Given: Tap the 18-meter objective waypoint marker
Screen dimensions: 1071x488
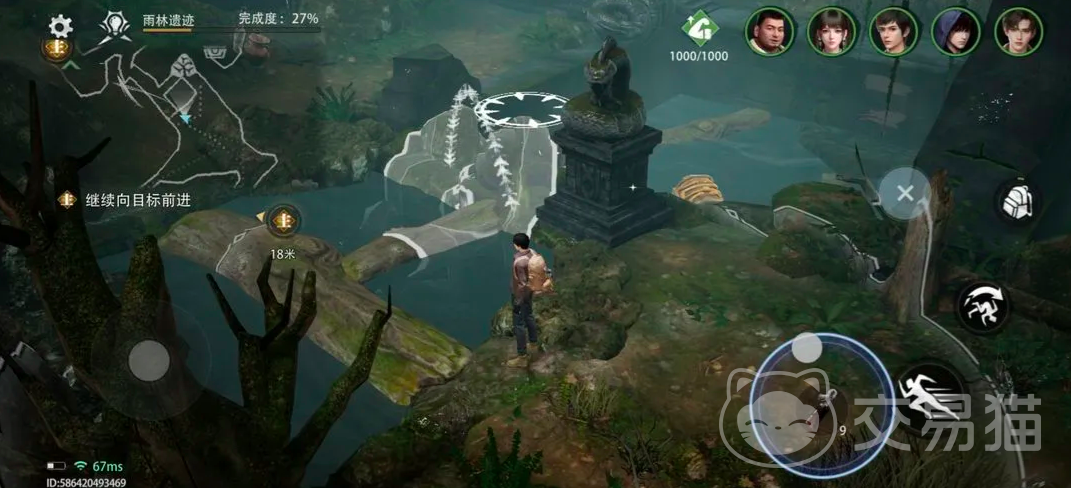Looking at the screenshot, I should pyautogui.click(x=283, y=219).
